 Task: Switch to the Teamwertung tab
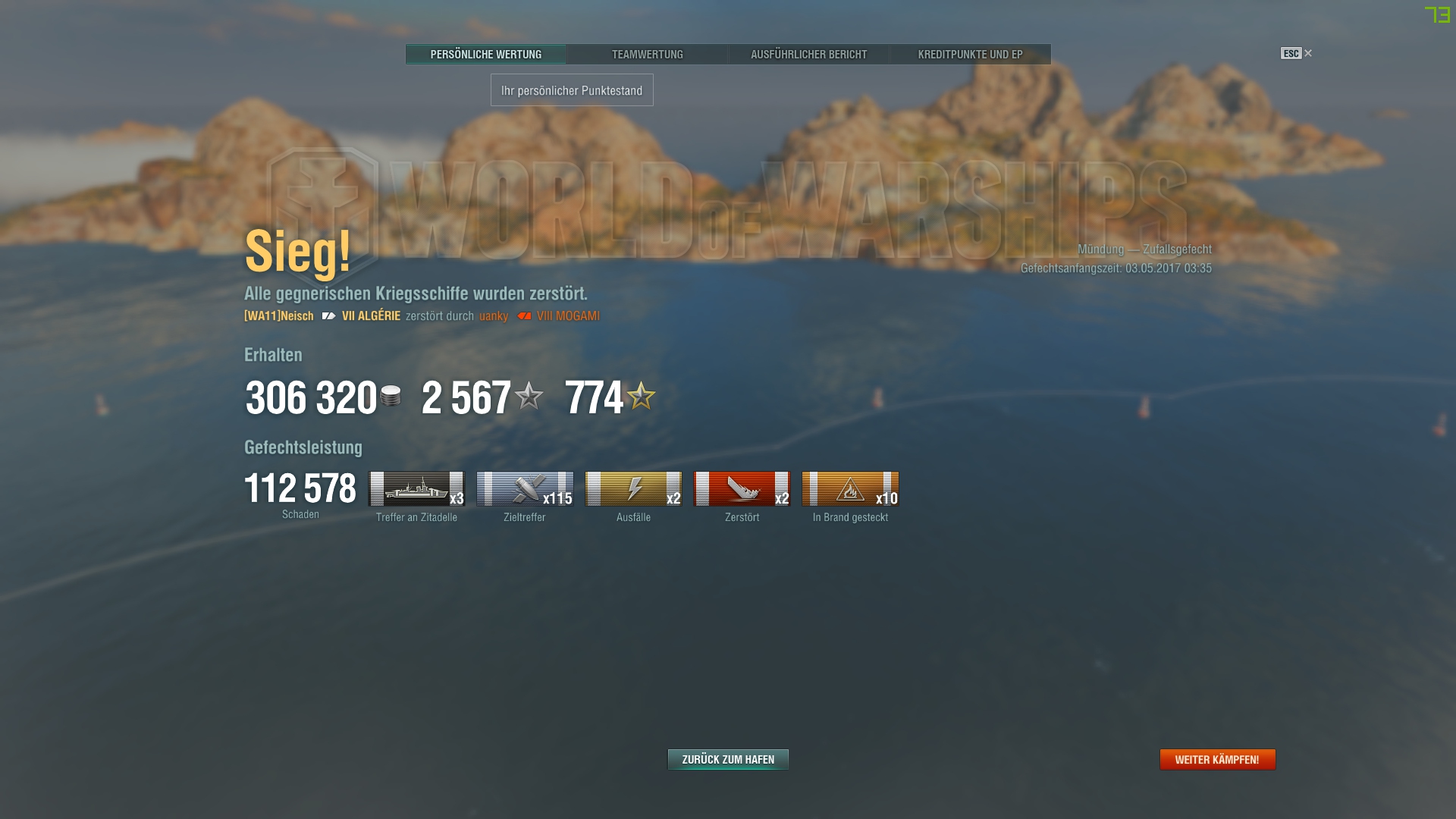coord(648,54)
